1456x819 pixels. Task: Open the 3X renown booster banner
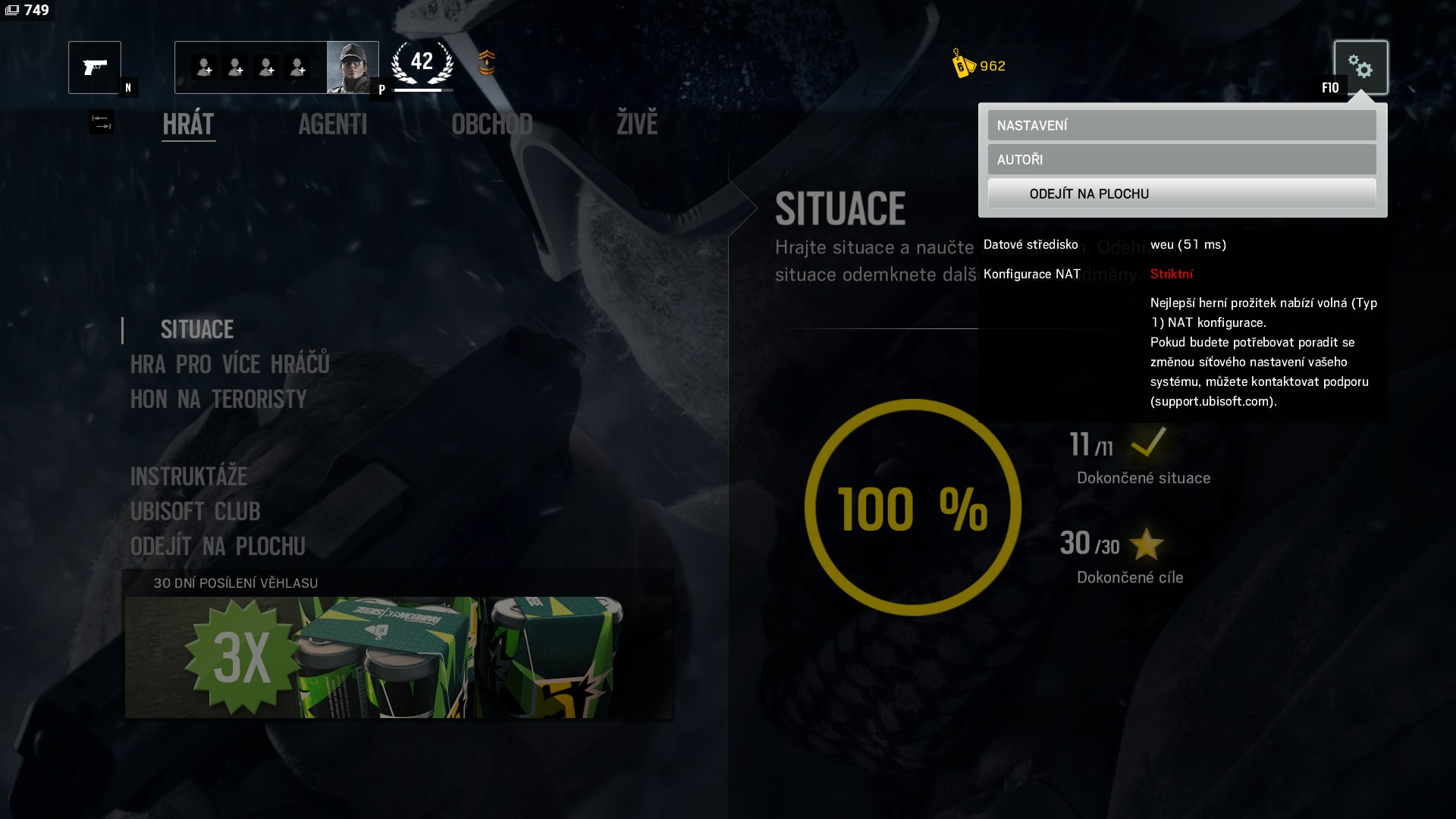(398, 657)
